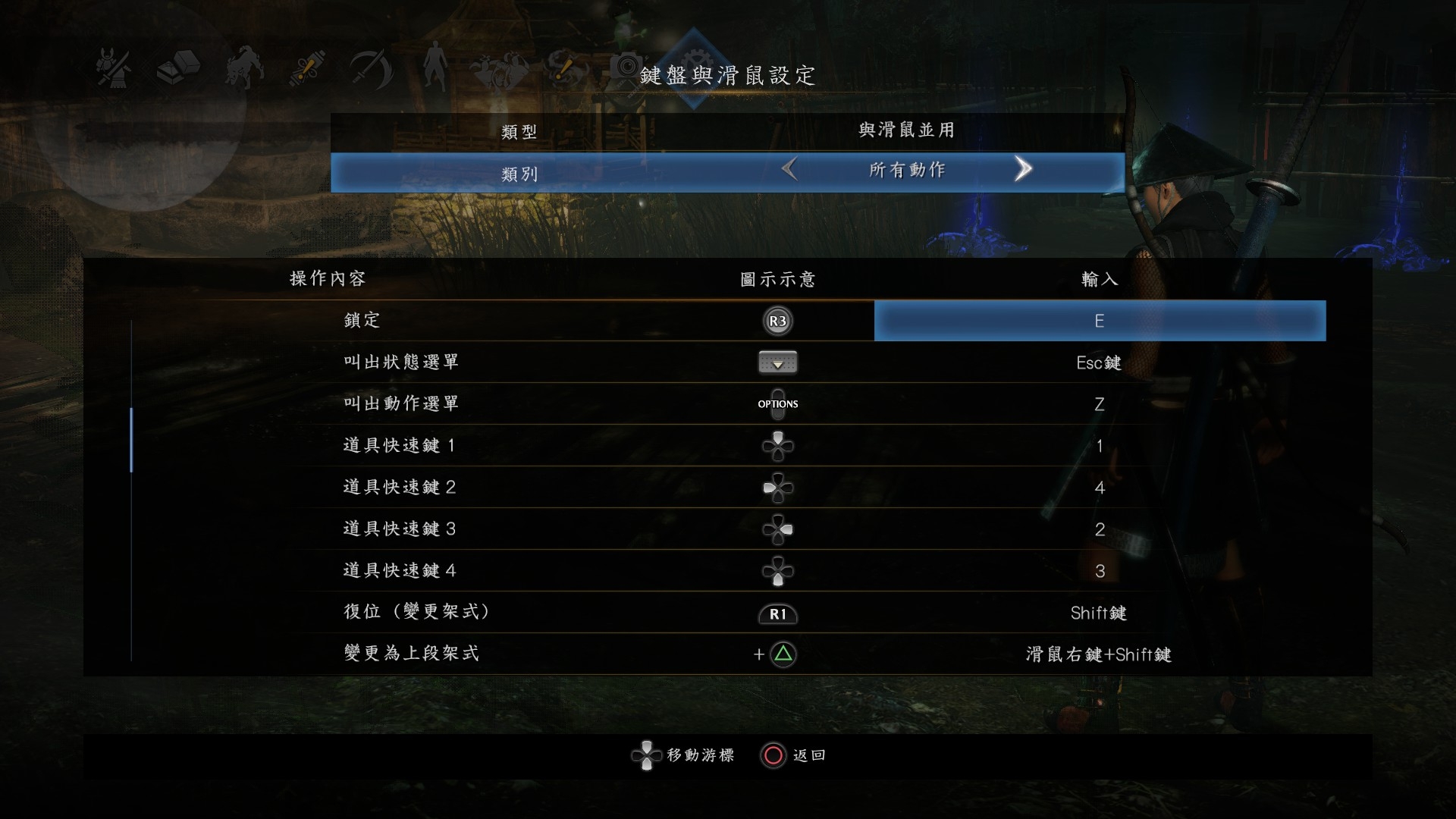Click the scroll with exclamation mark icon
Screen dimensions: 1456x819
coord(306,70)
